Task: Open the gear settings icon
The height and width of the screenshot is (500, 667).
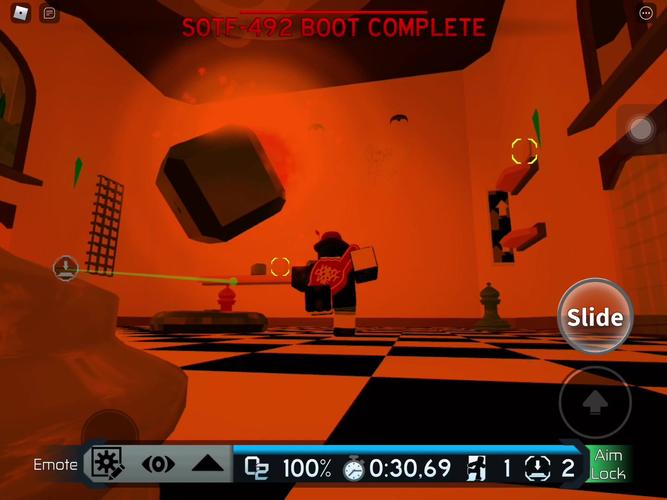Action: 107,464
